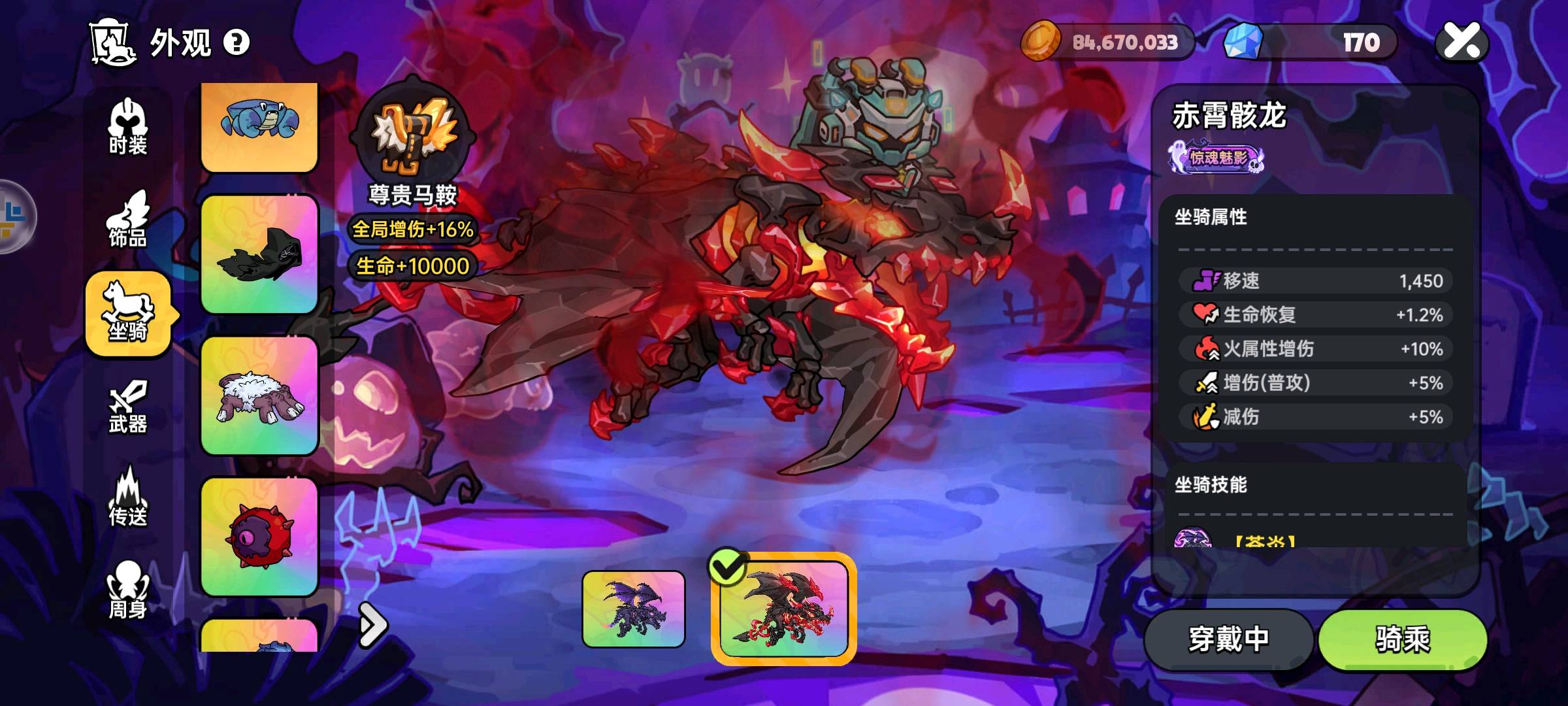Click the 穿戴中 equipped button

[x=1228, y=639]
